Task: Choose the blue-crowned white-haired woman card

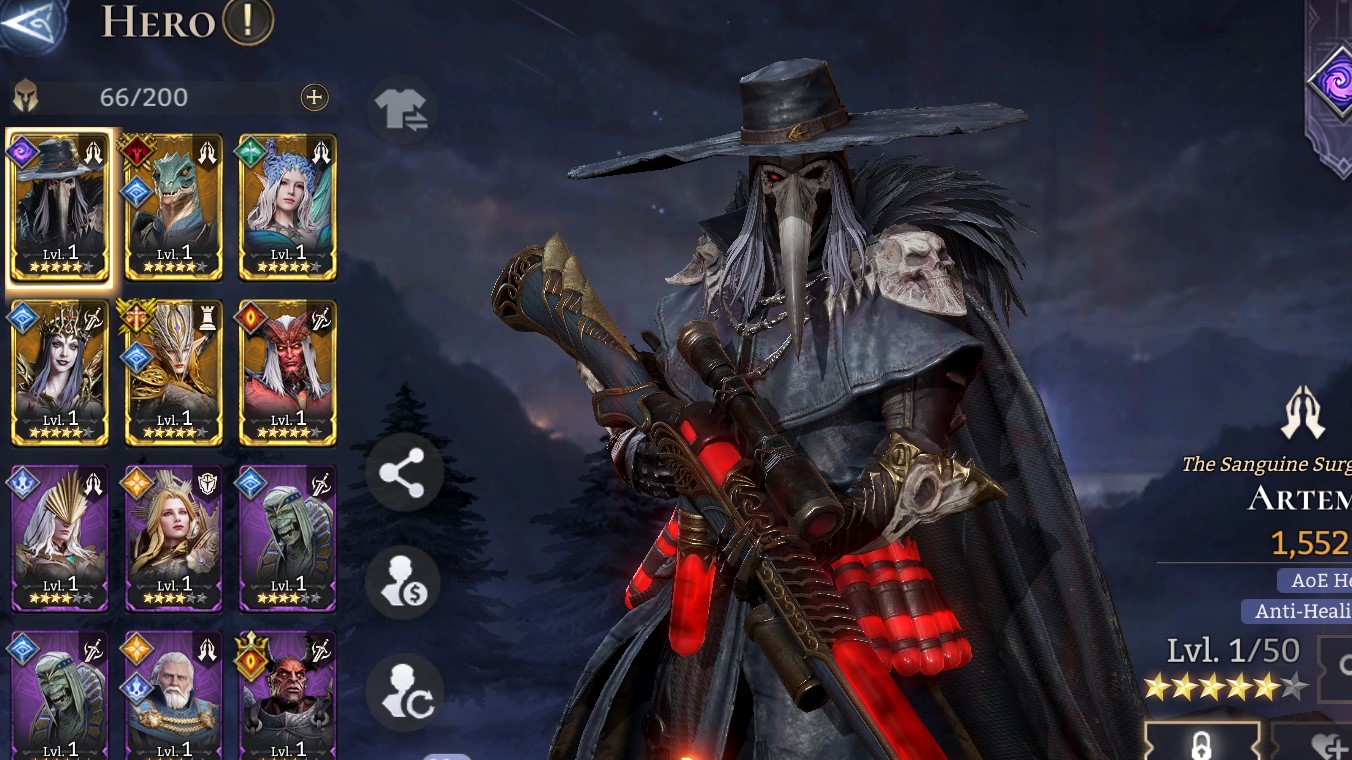Action: 288,207
